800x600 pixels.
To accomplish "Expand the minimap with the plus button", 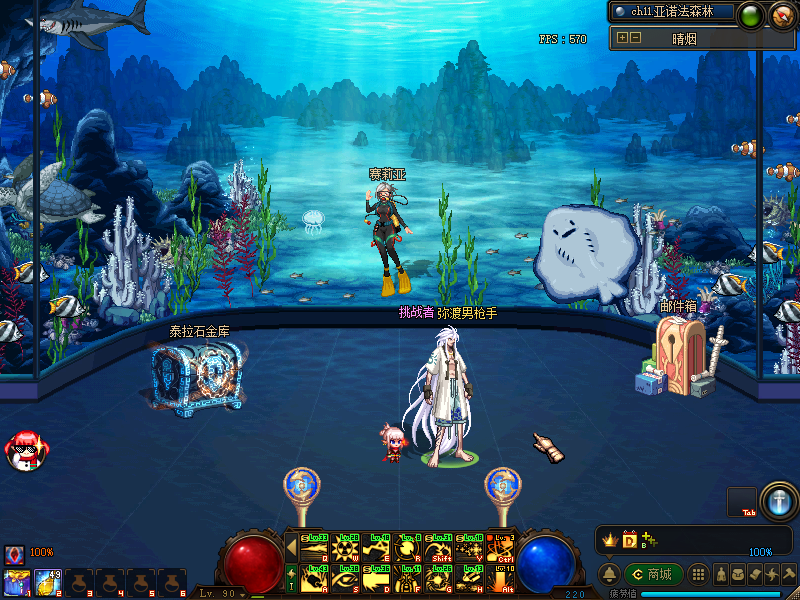I will click(622, 38).
